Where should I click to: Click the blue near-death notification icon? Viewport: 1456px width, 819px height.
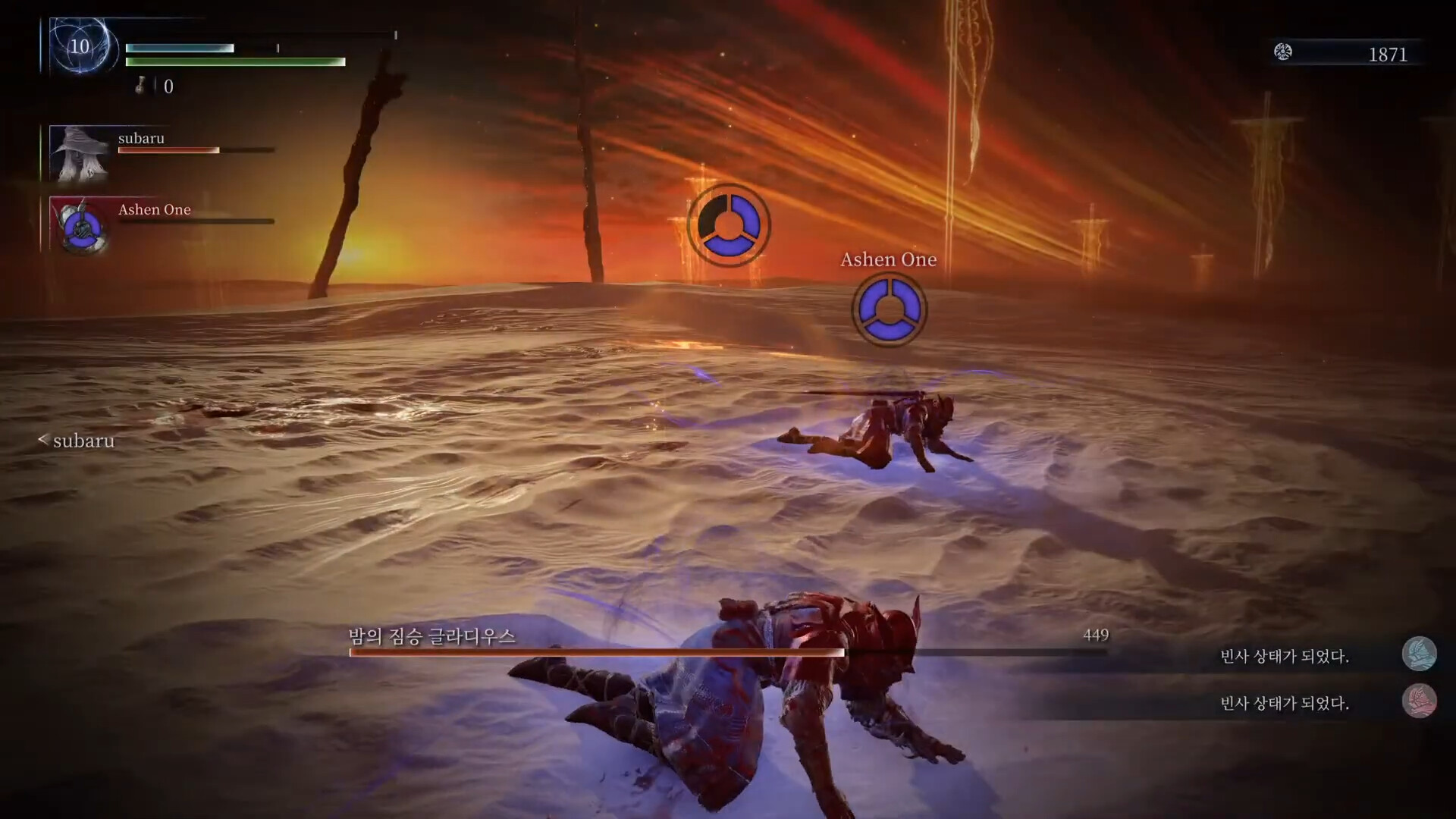click(1419, 654)
